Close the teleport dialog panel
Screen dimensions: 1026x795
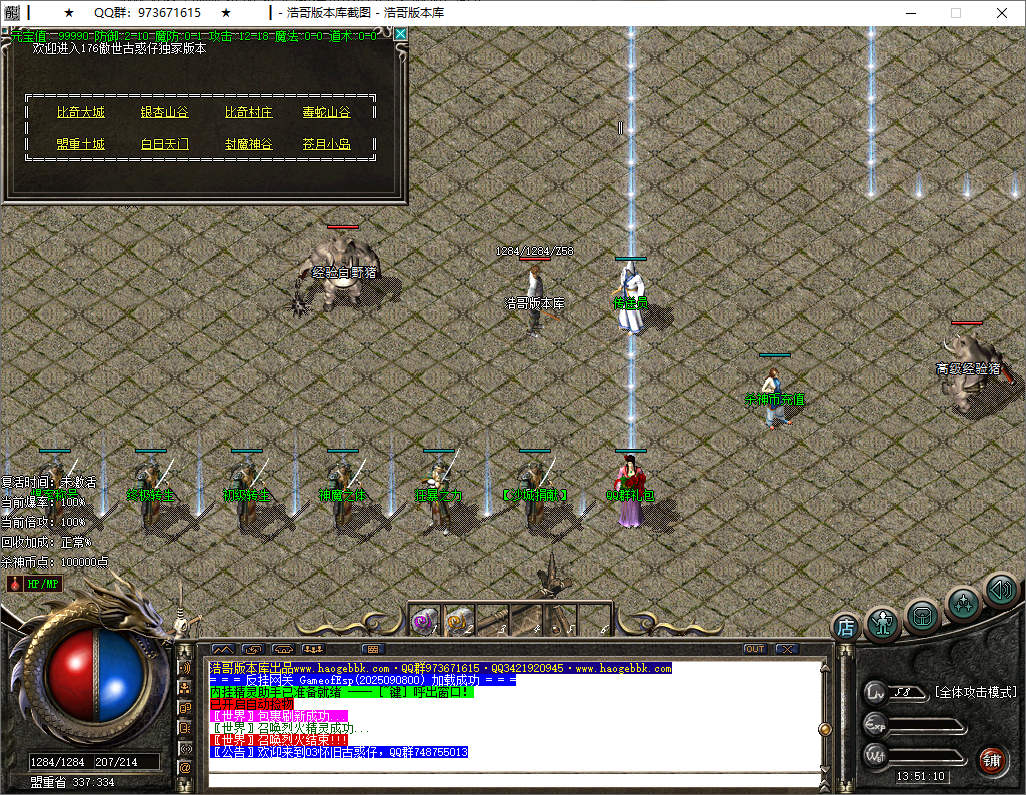pos(401,34)
